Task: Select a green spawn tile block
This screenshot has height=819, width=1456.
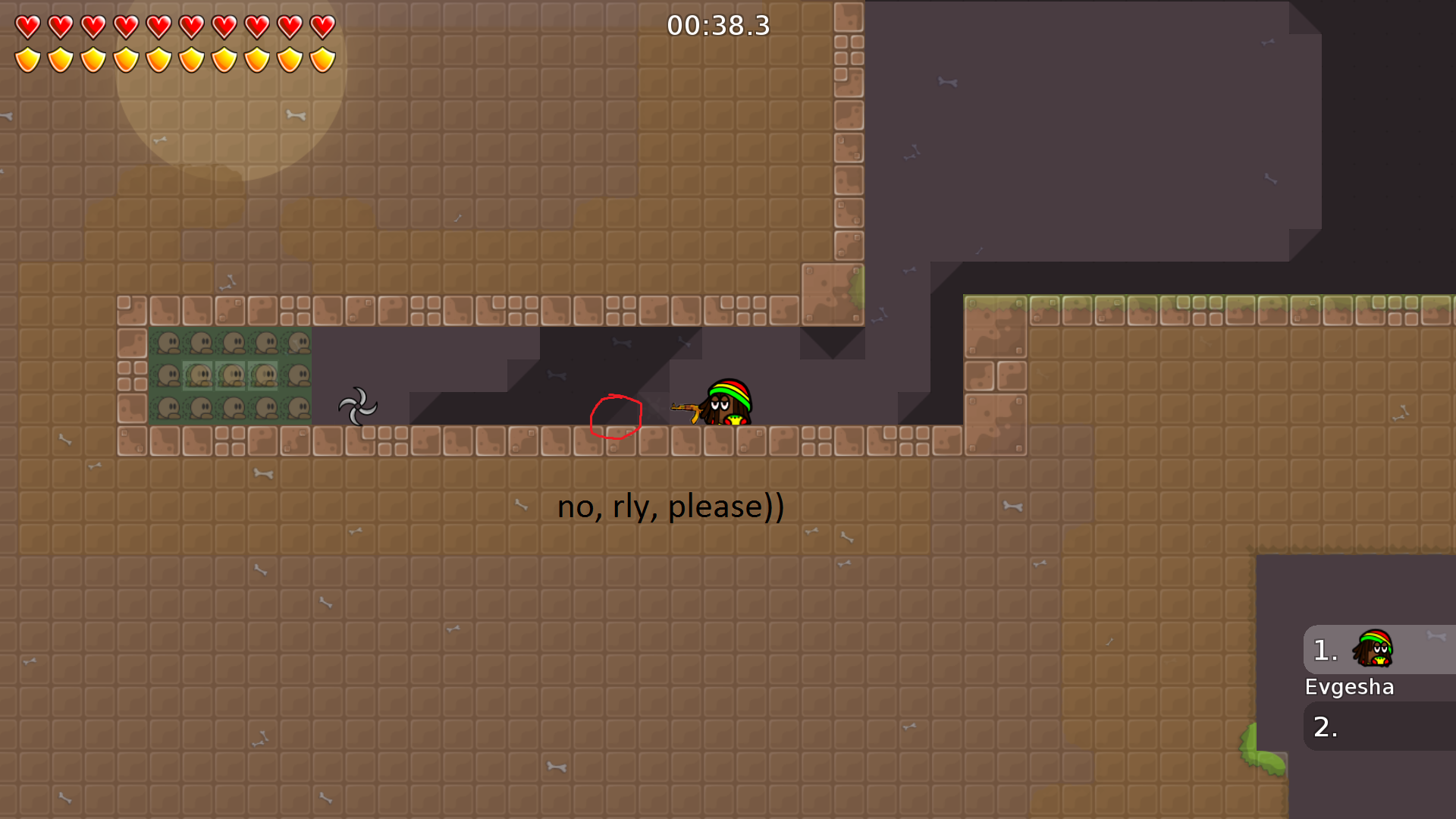Action: [x=168, y=343]
